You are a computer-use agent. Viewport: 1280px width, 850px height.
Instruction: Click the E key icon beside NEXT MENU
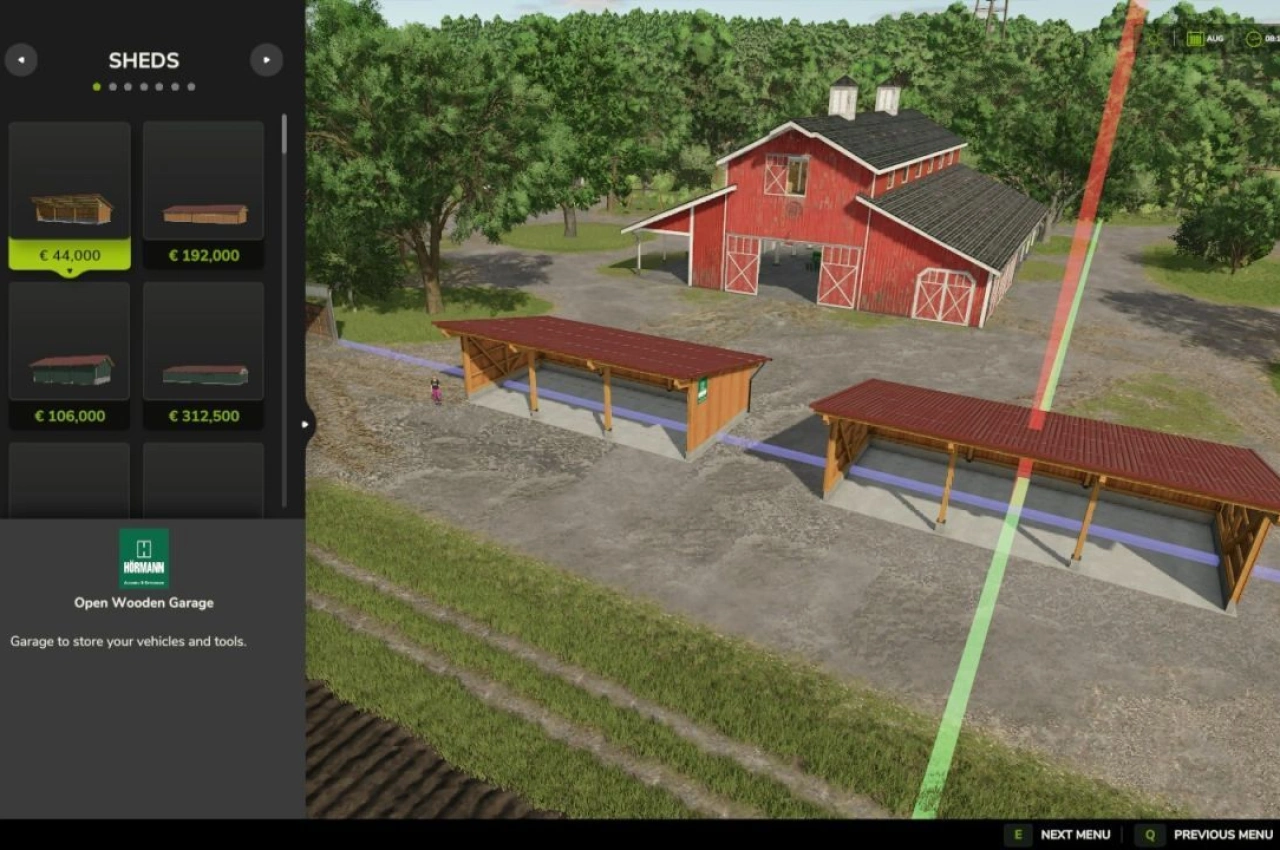coord(1017,834)
